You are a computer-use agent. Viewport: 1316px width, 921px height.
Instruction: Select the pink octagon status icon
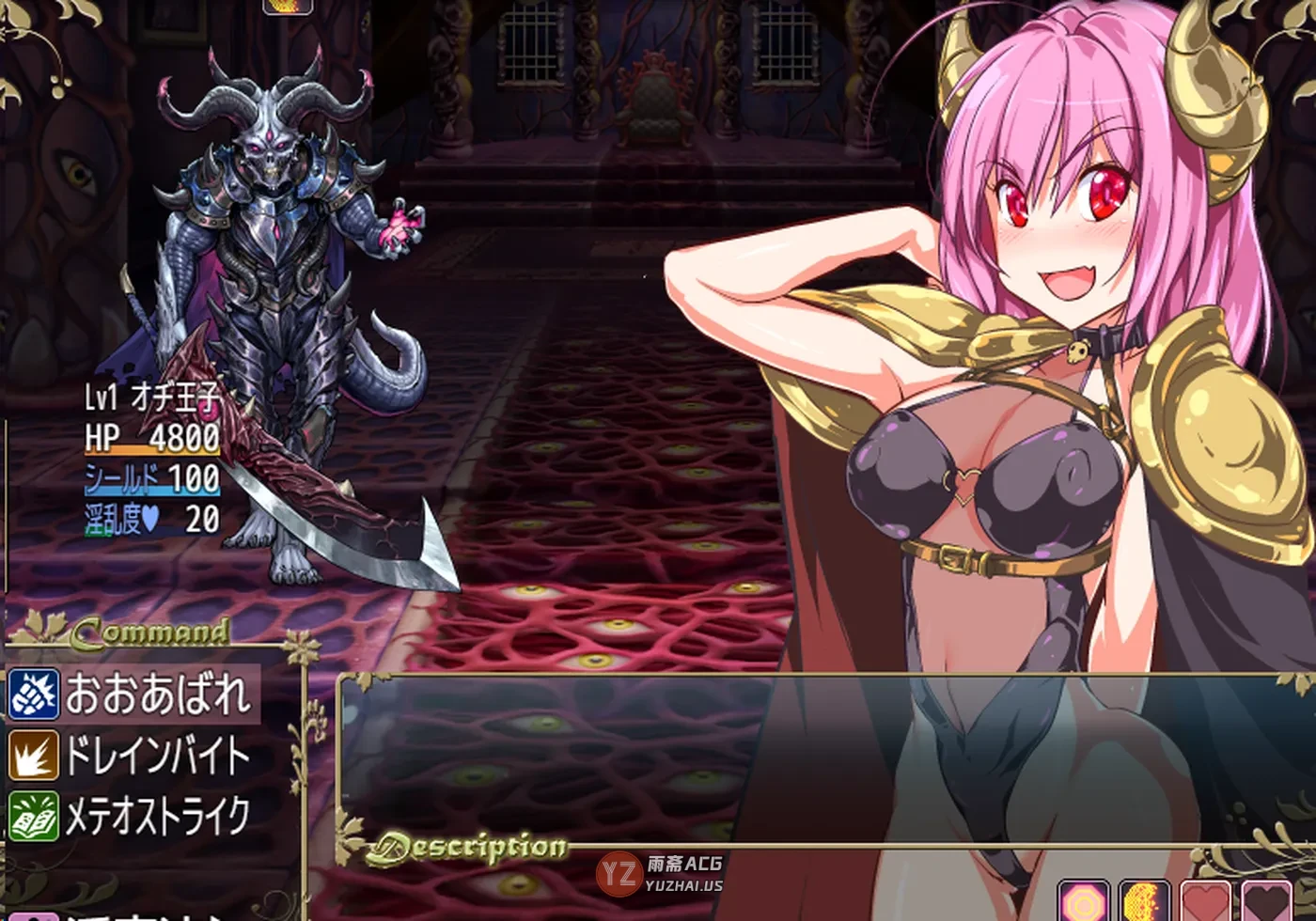[1085, 902]
